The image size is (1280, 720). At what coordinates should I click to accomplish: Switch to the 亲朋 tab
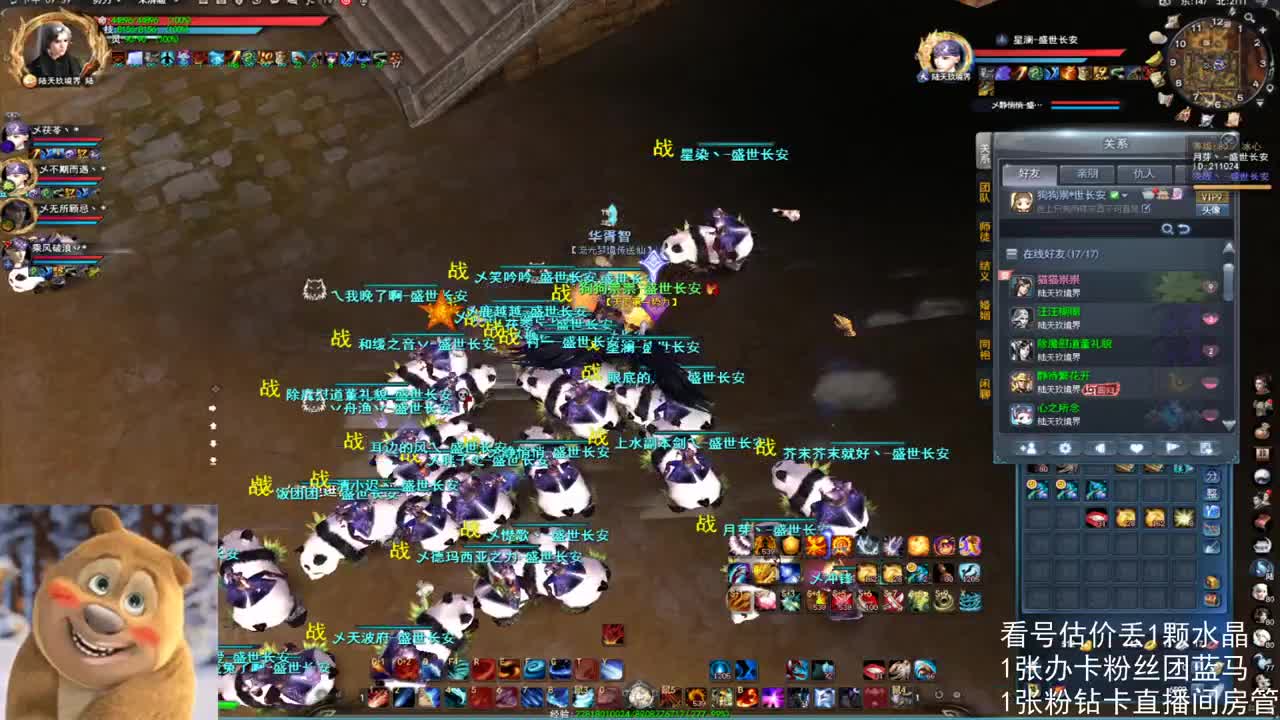1089,173
